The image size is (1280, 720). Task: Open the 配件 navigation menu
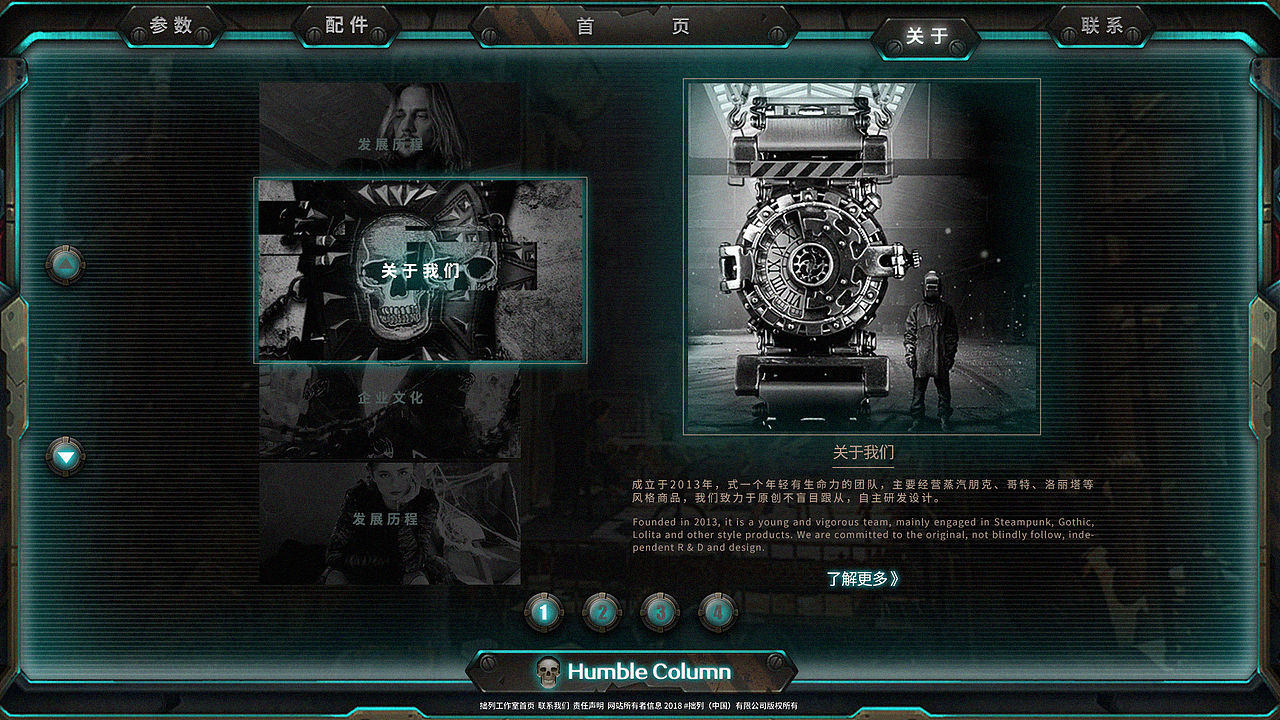pos(347,26)
